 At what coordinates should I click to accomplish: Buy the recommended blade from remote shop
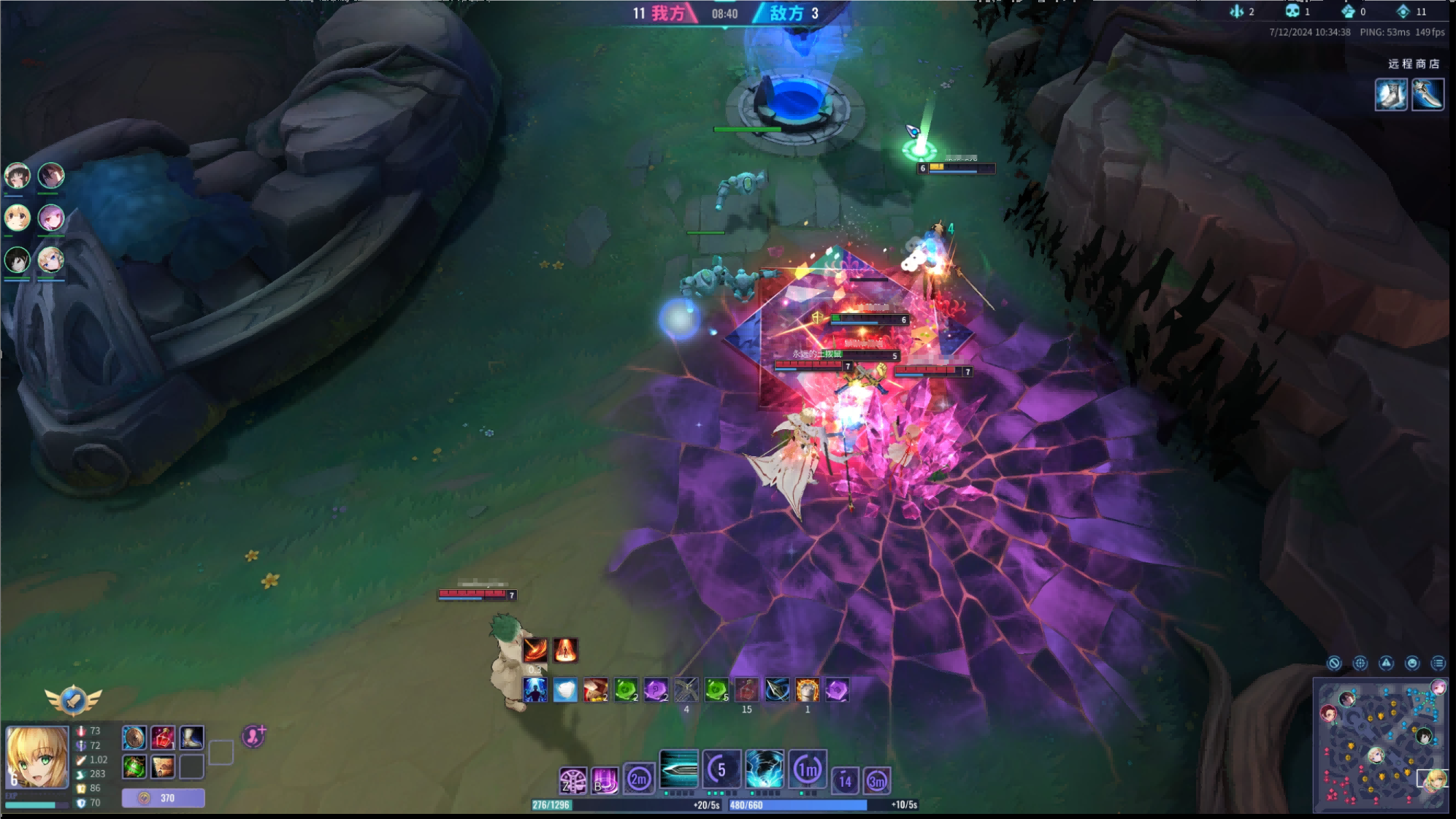(1428, 95)
